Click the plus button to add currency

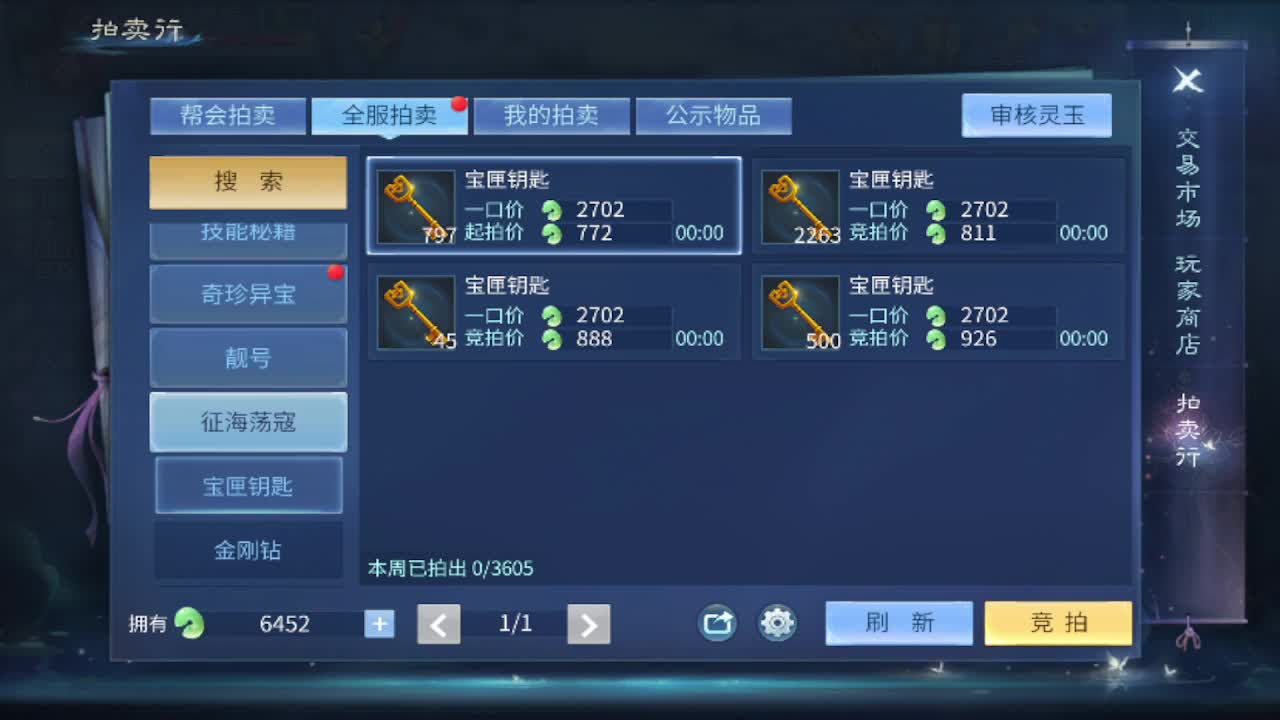(x=379, y=622)
